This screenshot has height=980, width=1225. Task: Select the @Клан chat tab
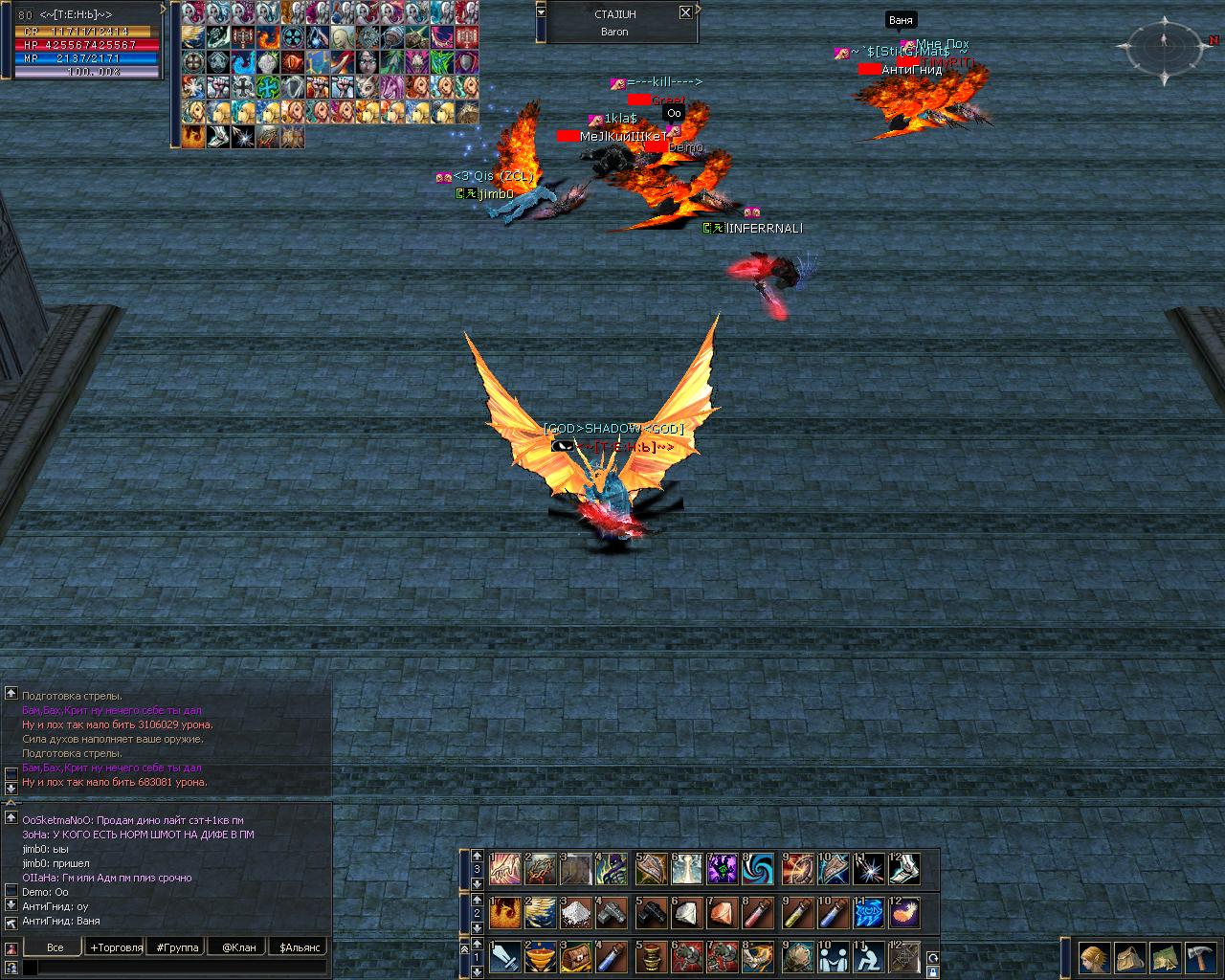point(238,947)
